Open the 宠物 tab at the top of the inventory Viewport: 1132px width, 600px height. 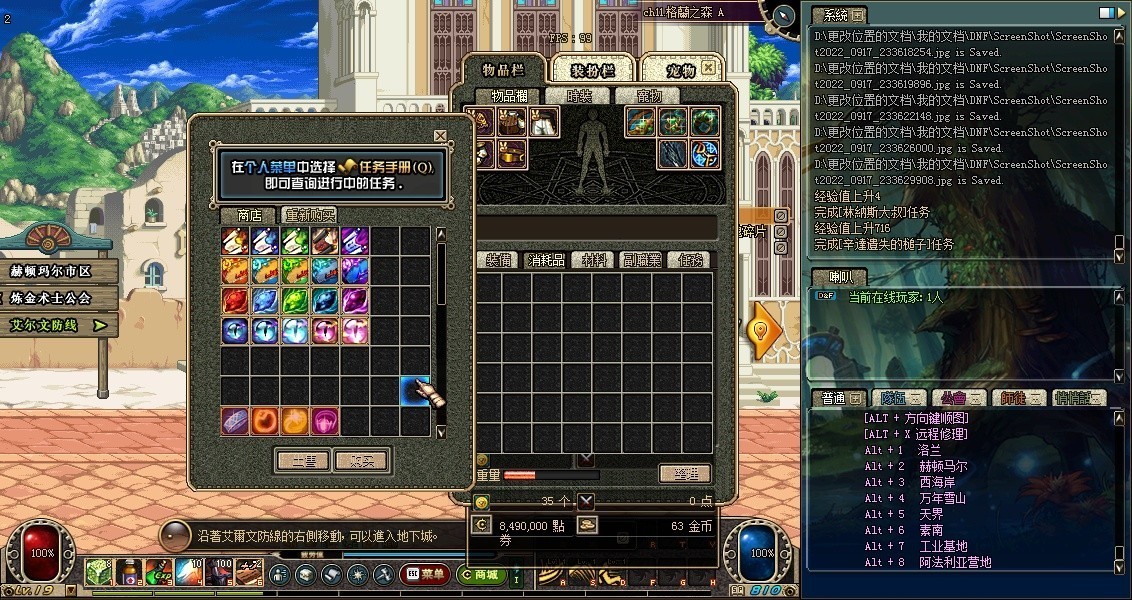pos(682,70)
